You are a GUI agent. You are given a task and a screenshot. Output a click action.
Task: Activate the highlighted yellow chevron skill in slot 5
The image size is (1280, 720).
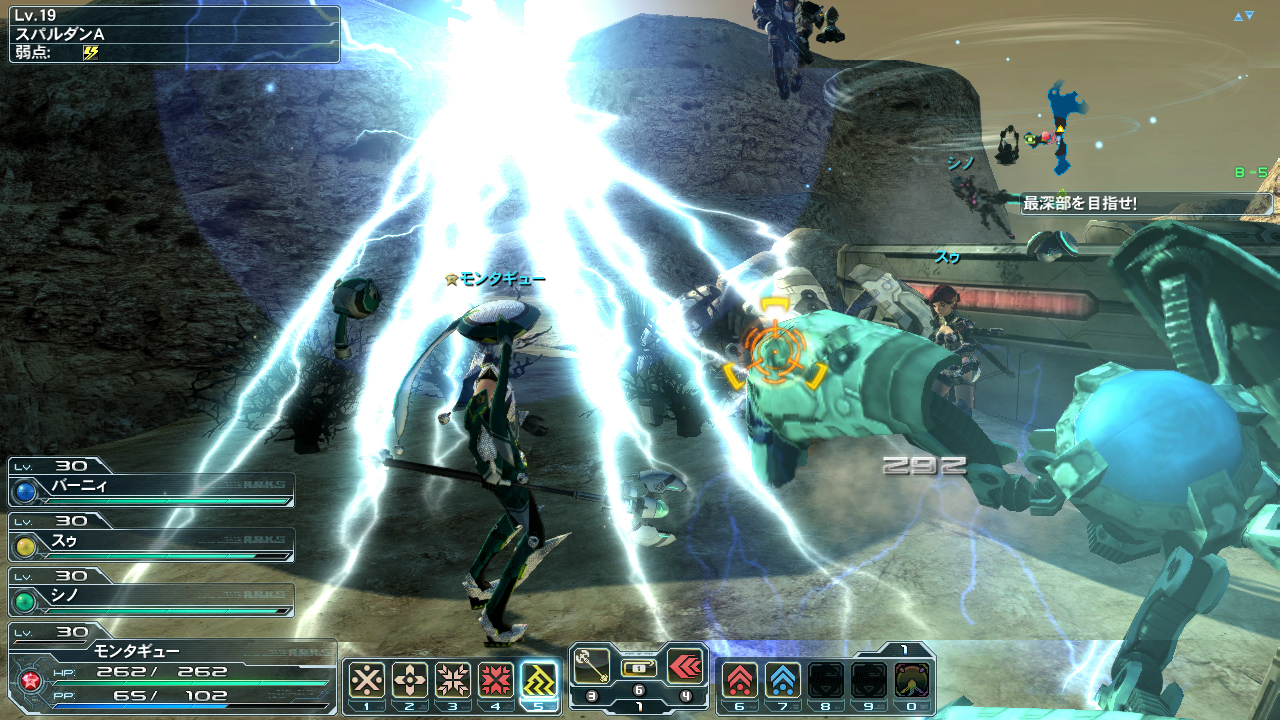[540, 680]
